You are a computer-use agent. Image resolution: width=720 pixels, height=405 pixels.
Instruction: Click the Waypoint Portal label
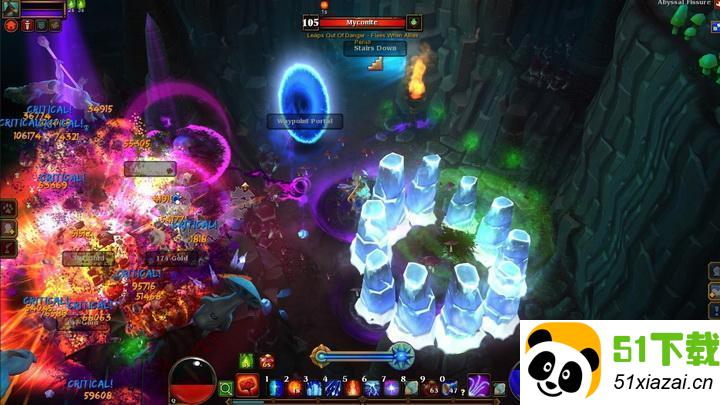coord(304,121)
